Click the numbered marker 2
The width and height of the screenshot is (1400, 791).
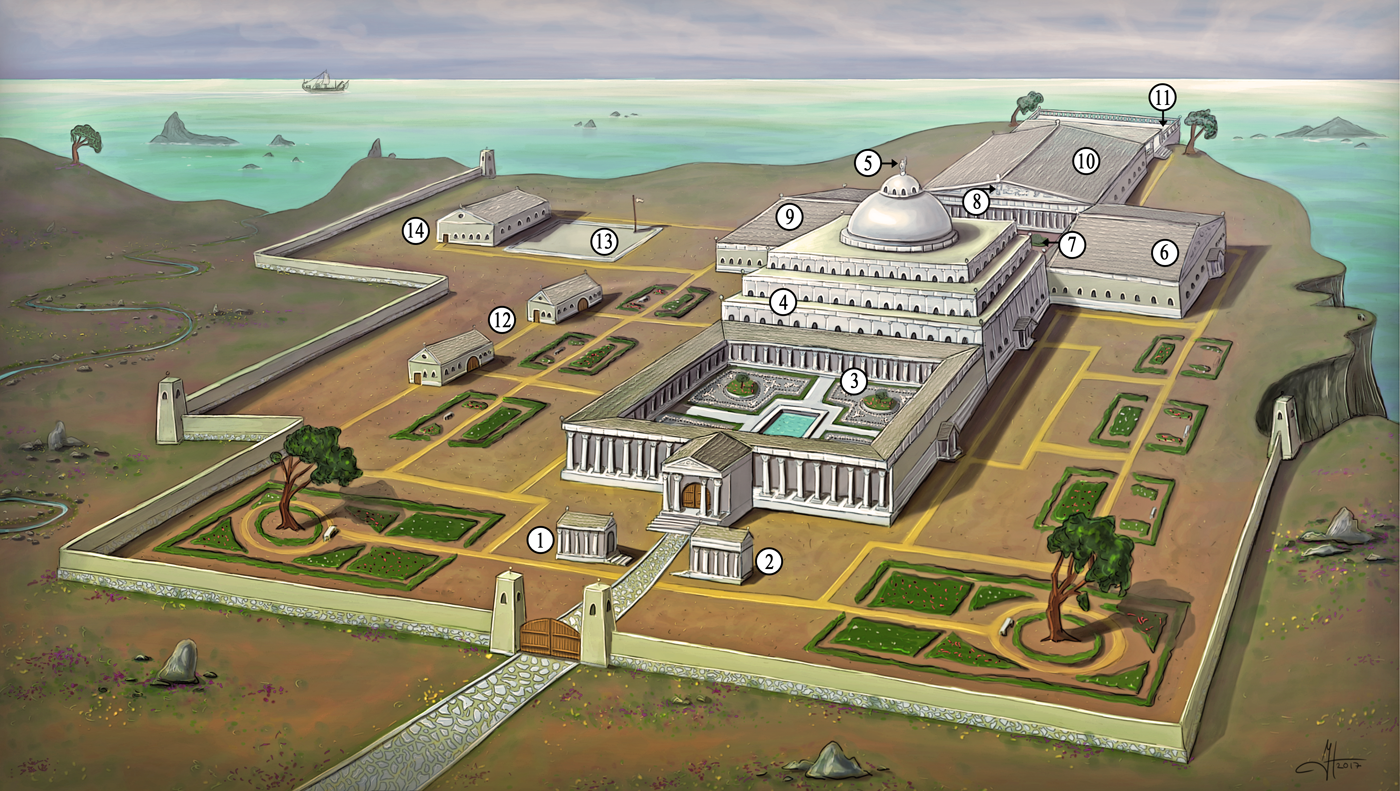point(768,560)
